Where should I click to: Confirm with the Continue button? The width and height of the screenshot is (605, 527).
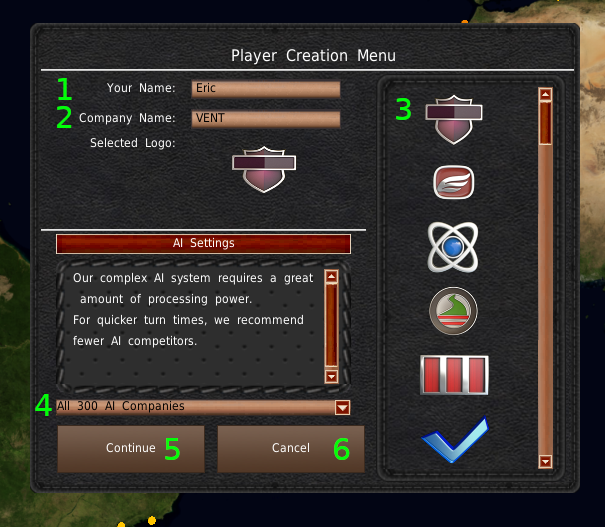(131, 448)
